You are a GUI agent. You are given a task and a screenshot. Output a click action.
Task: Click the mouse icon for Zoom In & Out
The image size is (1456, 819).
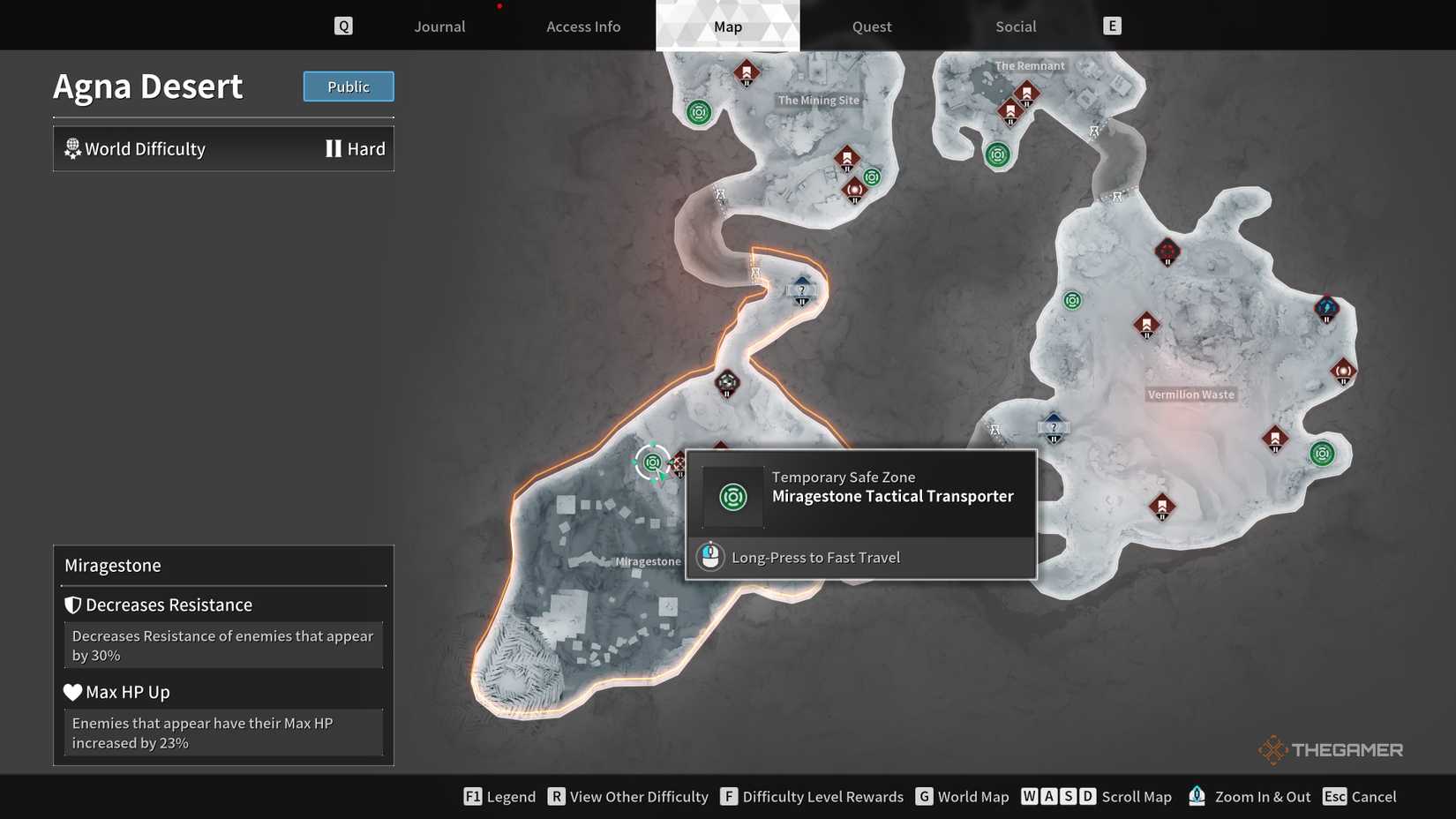pos(1197,795)
